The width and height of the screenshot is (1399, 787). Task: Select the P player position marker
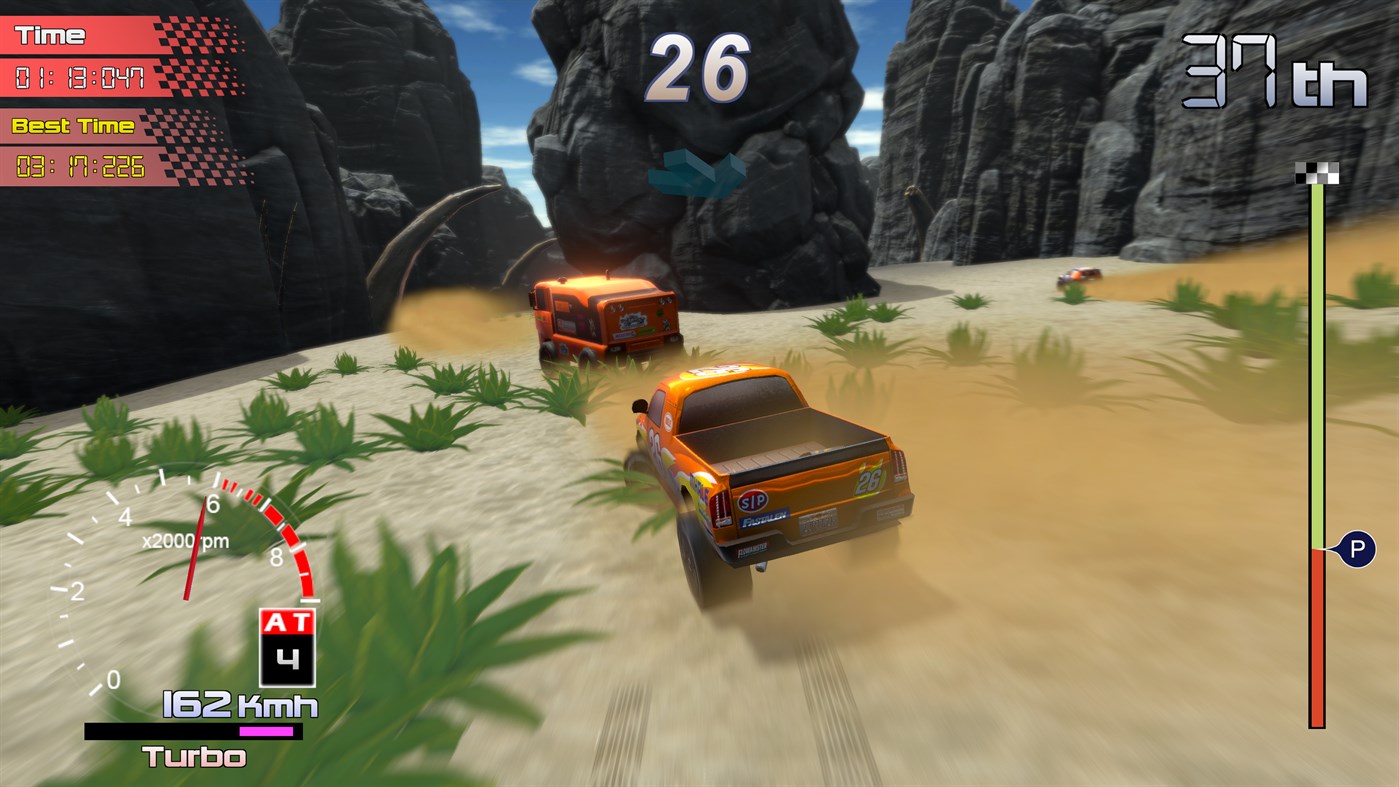[x=1357, y=548]
